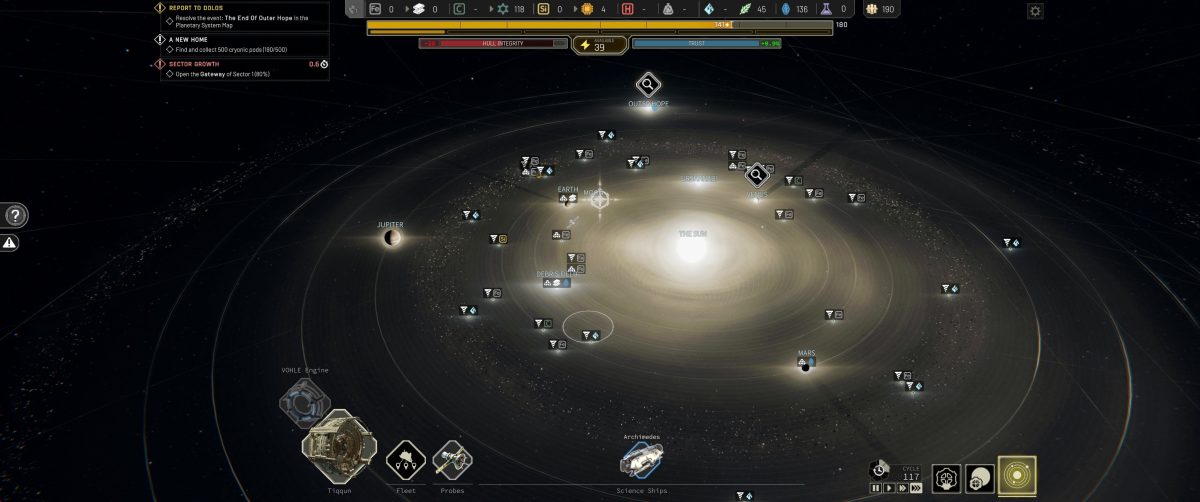Switch to the station orbit view
Screen dimensions: 1200x502
981,478
